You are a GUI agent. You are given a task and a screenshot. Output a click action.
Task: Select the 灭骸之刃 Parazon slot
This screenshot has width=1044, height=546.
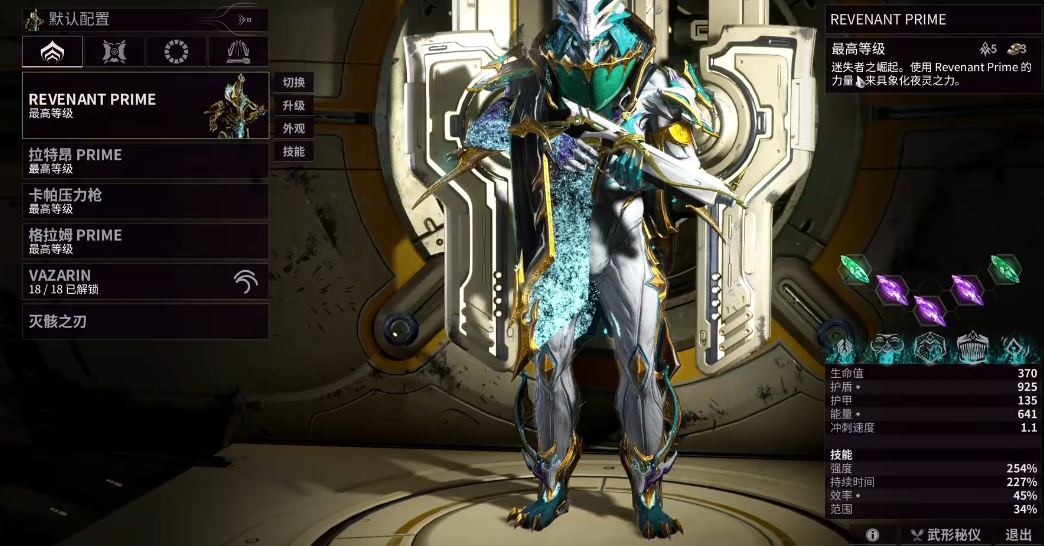pos(146,321)
